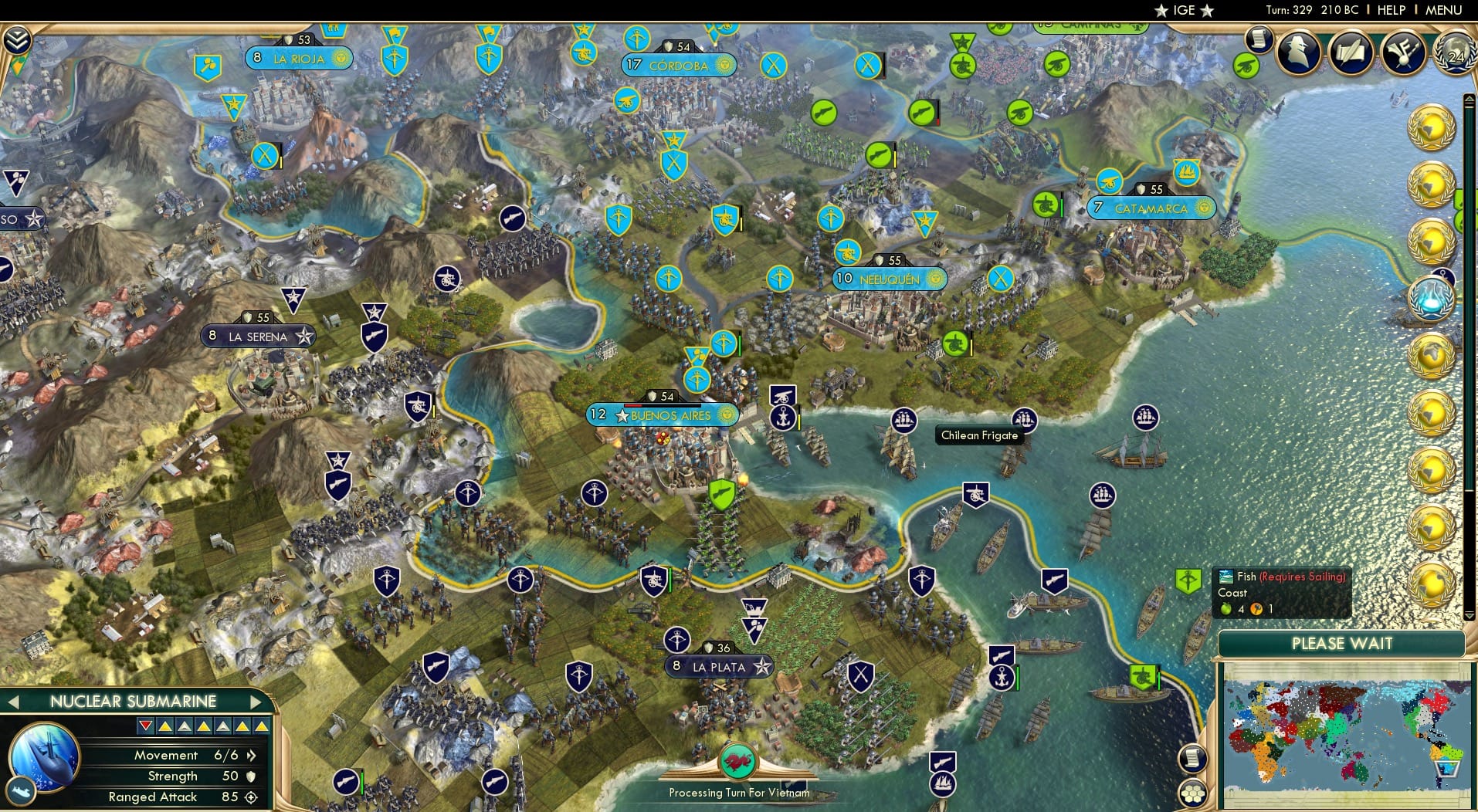Open the MENU at top right

(x=1442, y=10)
